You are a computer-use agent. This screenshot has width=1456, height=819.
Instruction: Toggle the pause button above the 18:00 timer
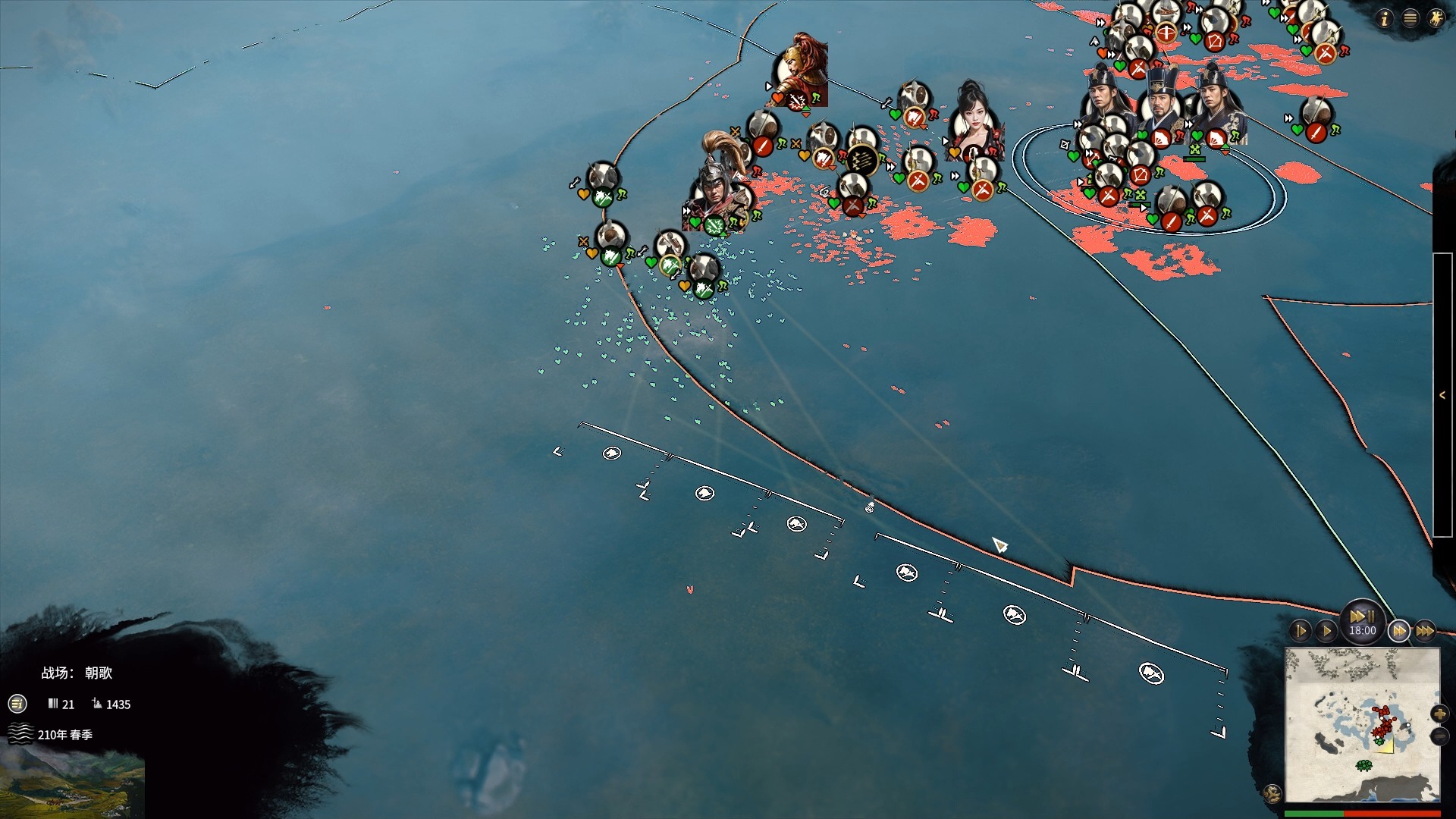pos(1362,616)
